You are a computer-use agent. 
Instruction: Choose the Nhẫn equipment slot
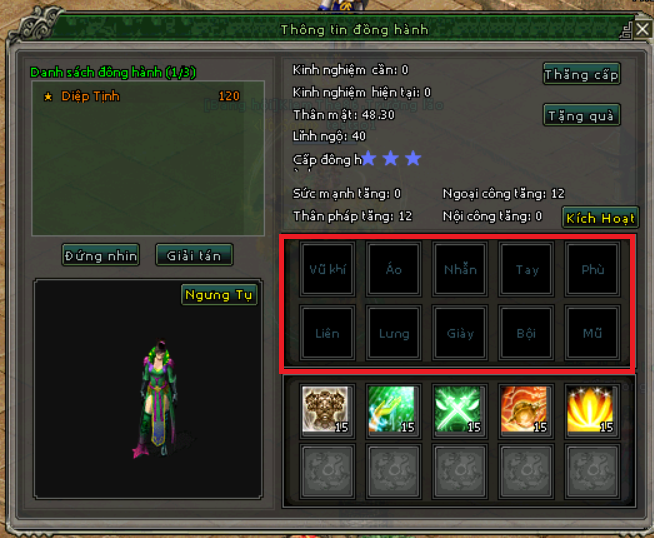[460, 270]
